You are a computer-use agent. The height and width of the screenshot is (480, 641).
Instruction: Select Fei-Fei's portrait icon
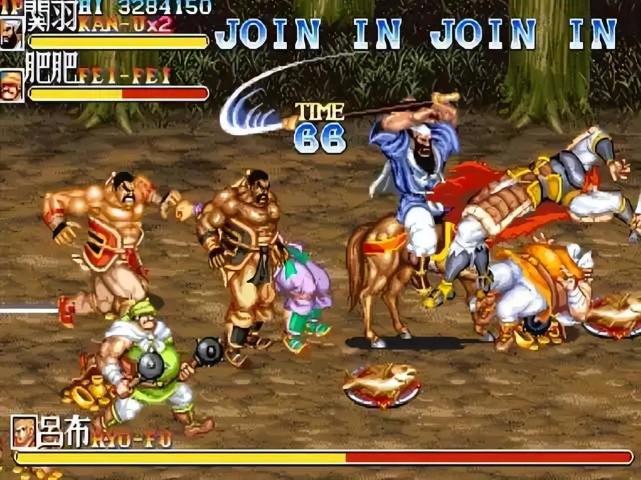(x=12, y=85)
